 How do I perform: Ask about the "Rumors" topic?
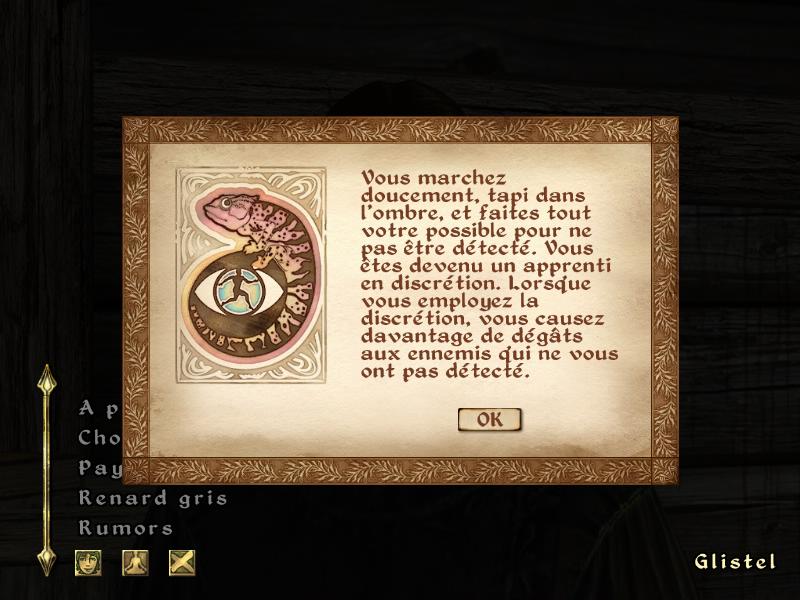[126, 528]
